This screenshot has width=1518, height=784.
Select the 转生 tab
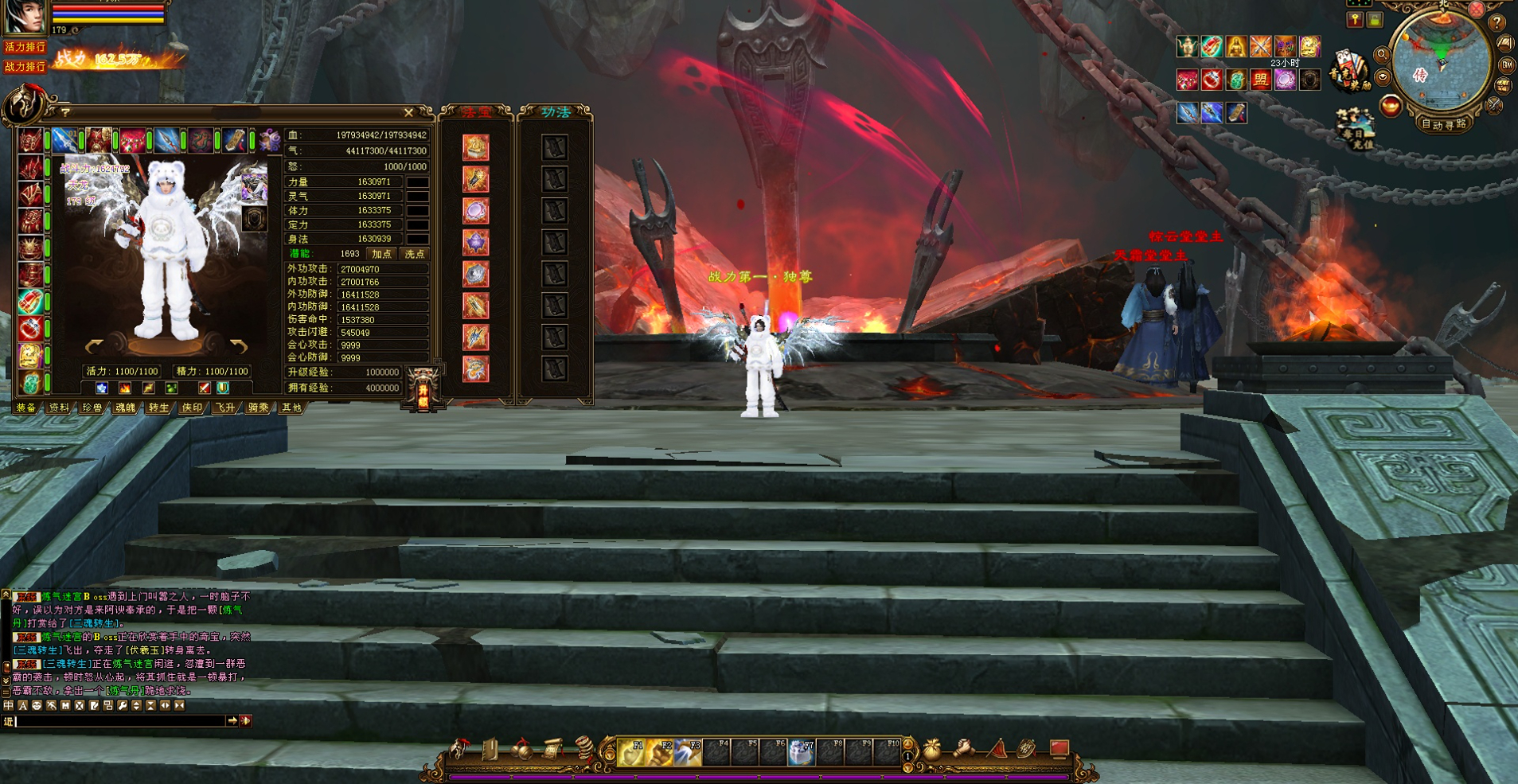(158, 408)
